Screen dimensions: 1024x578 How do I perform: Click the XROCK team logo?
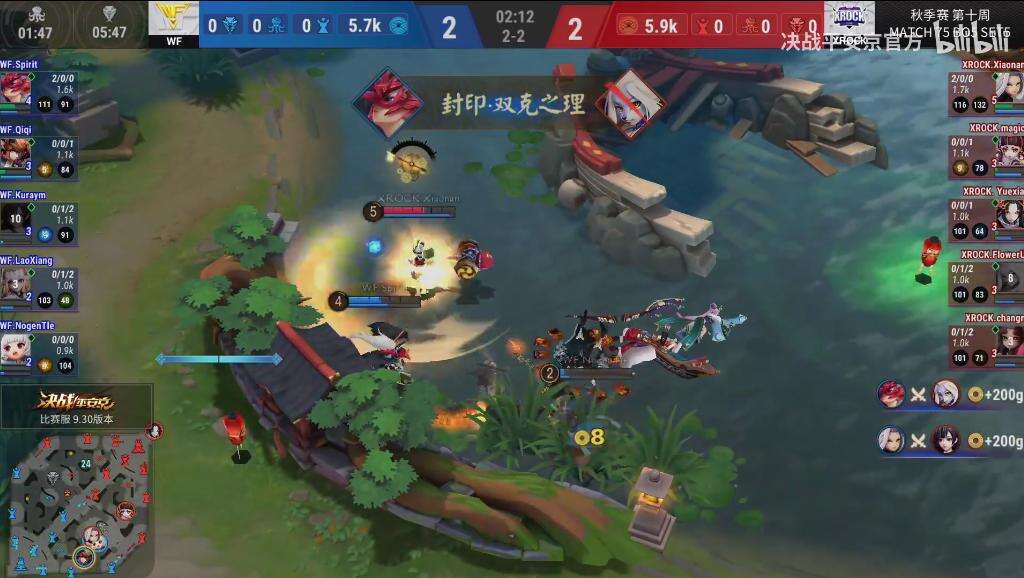(850, 18)
